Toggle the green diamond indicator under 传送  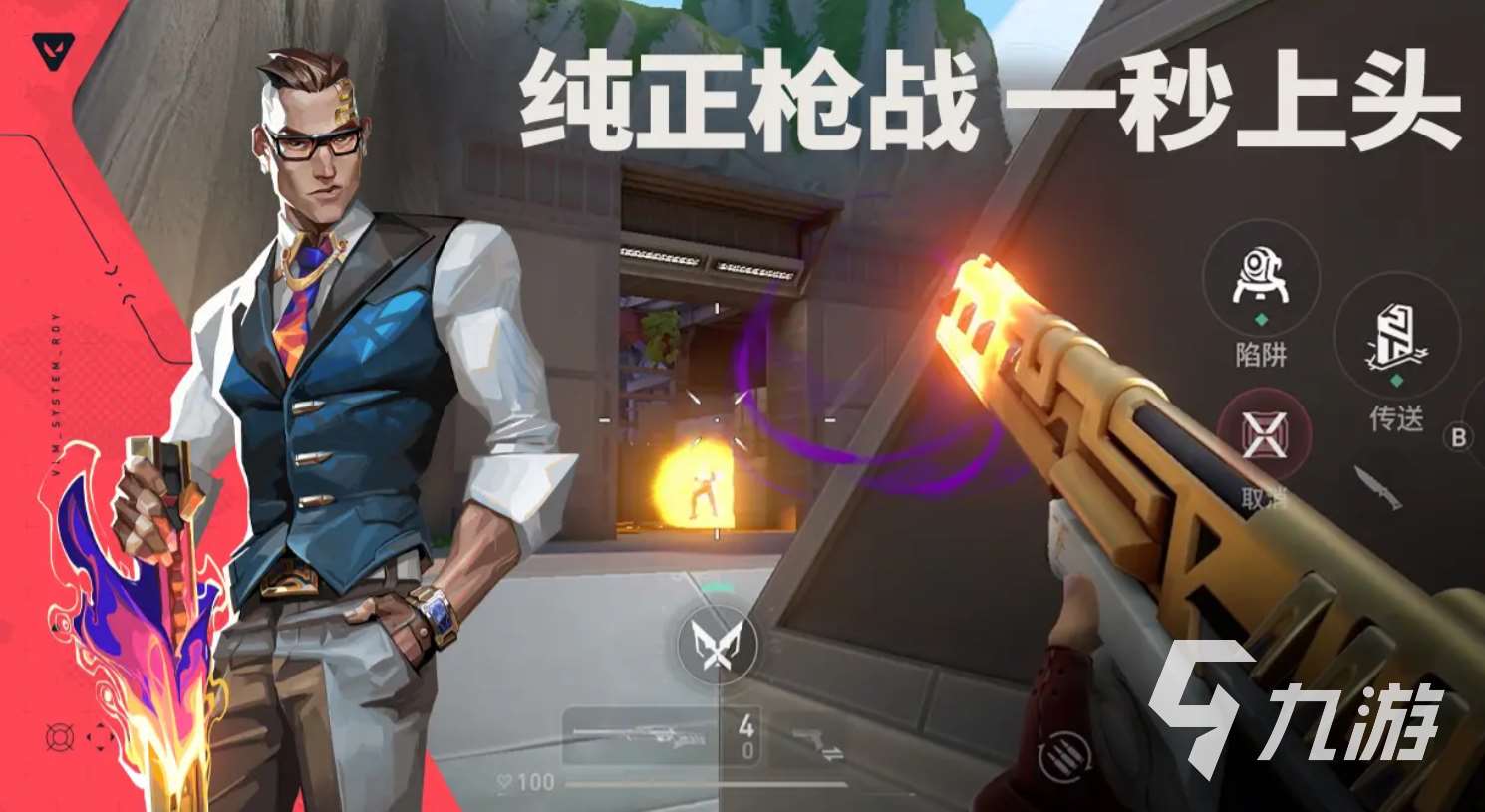pyautogui.click(x=1395, y=380)
